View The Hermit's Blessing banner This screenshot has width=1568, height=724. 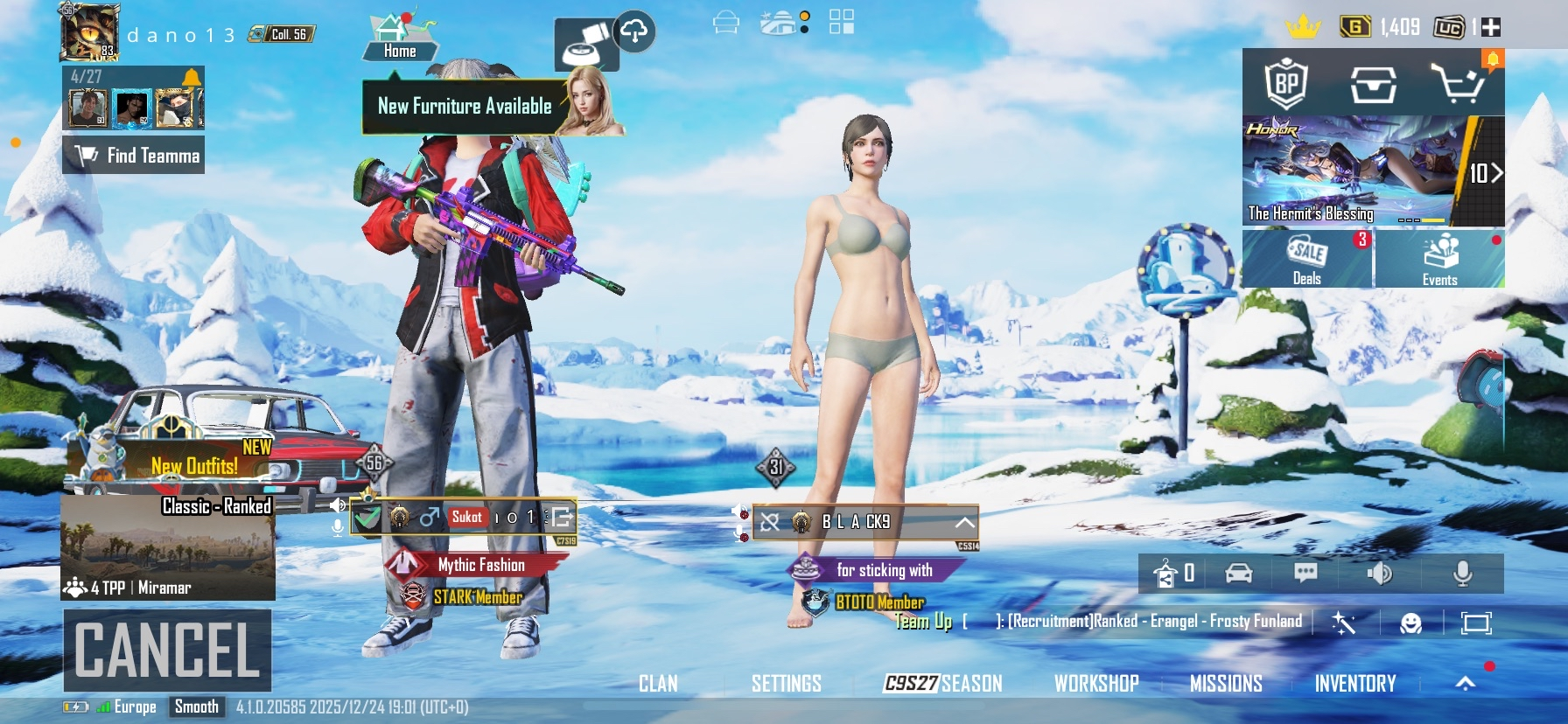tap(1352, 172)
